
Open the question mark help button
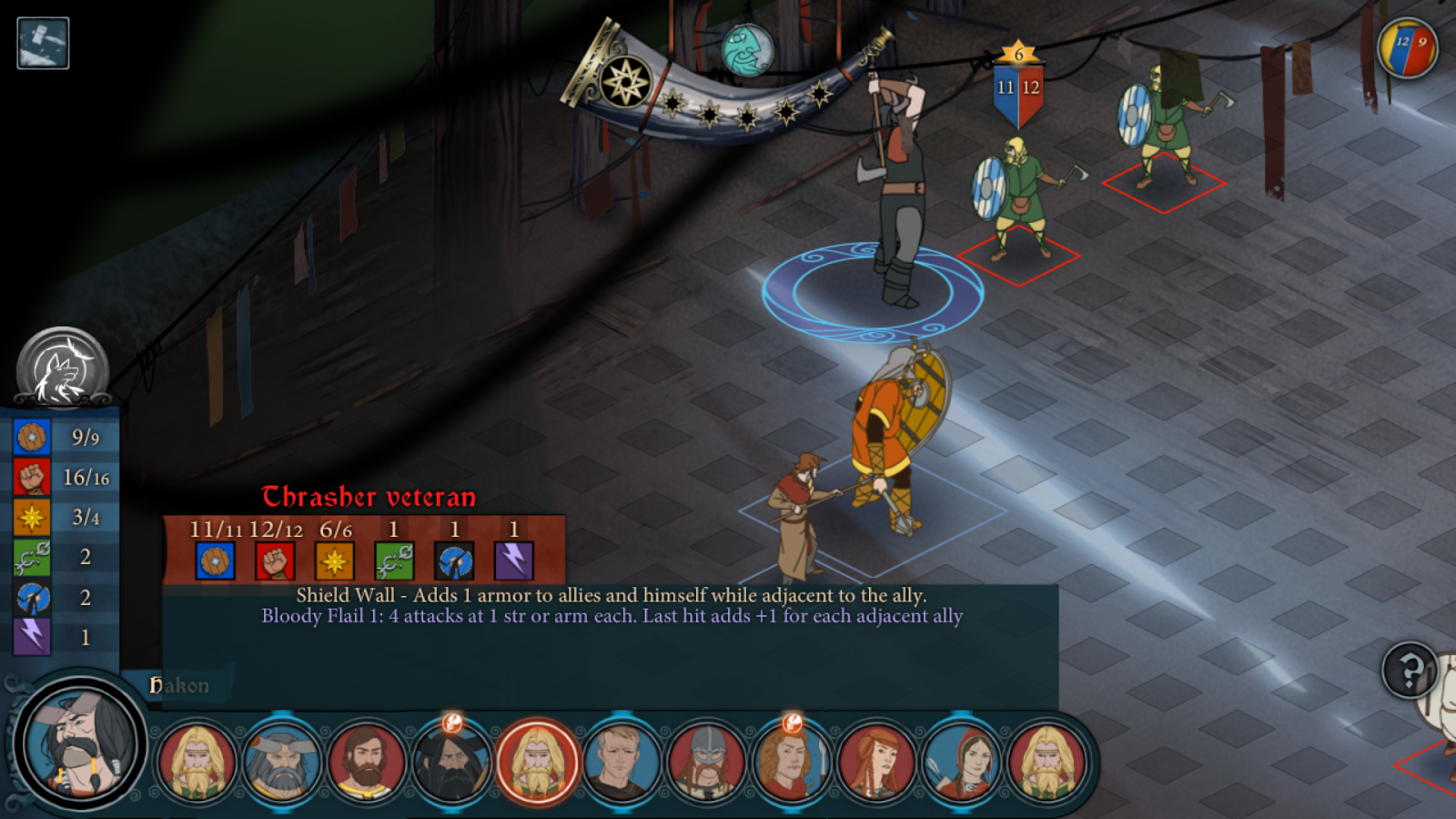pyautogui.click(x=1410, y=671)
